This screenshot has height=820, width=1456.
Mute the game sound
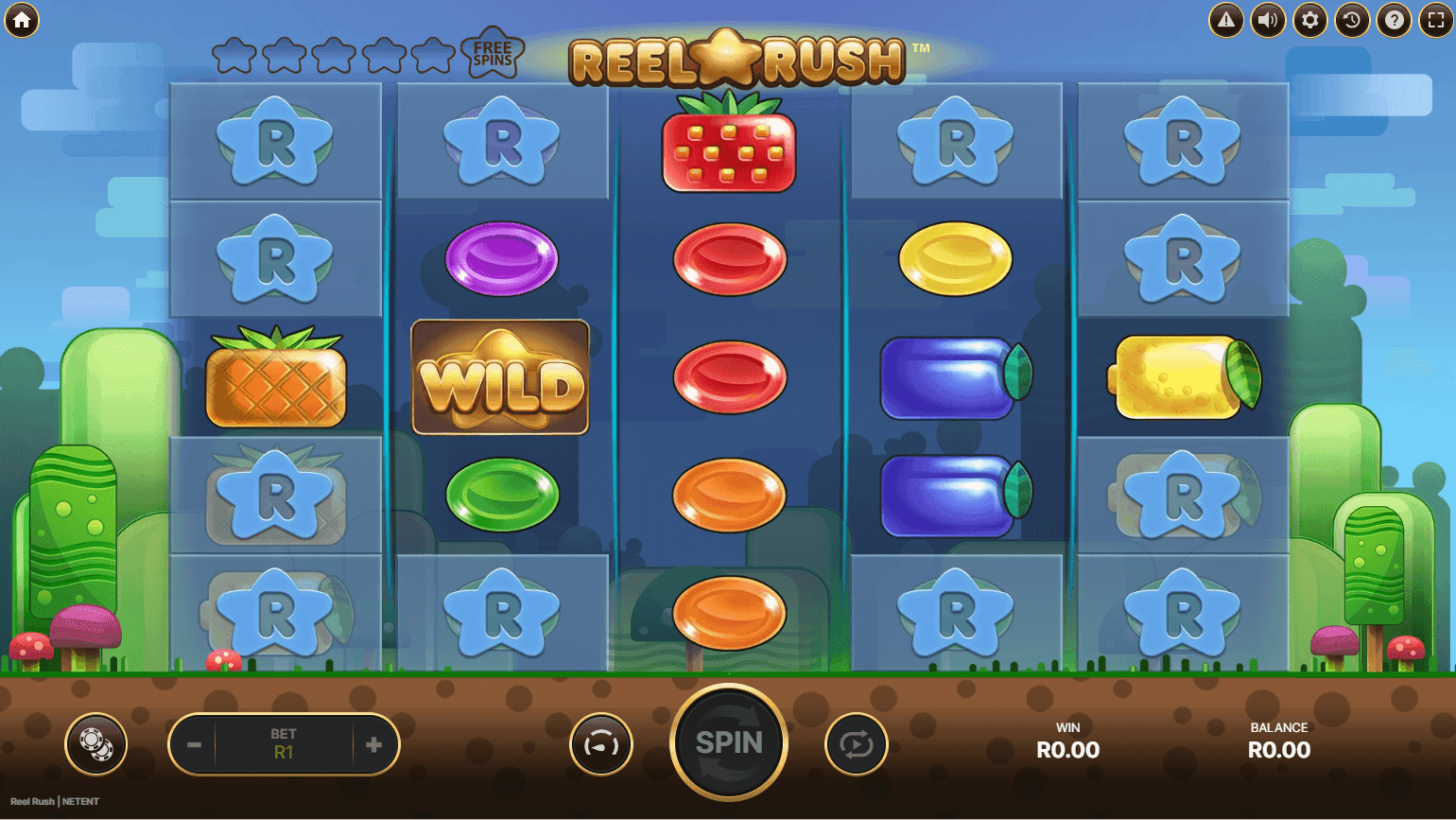[1268, 19]
